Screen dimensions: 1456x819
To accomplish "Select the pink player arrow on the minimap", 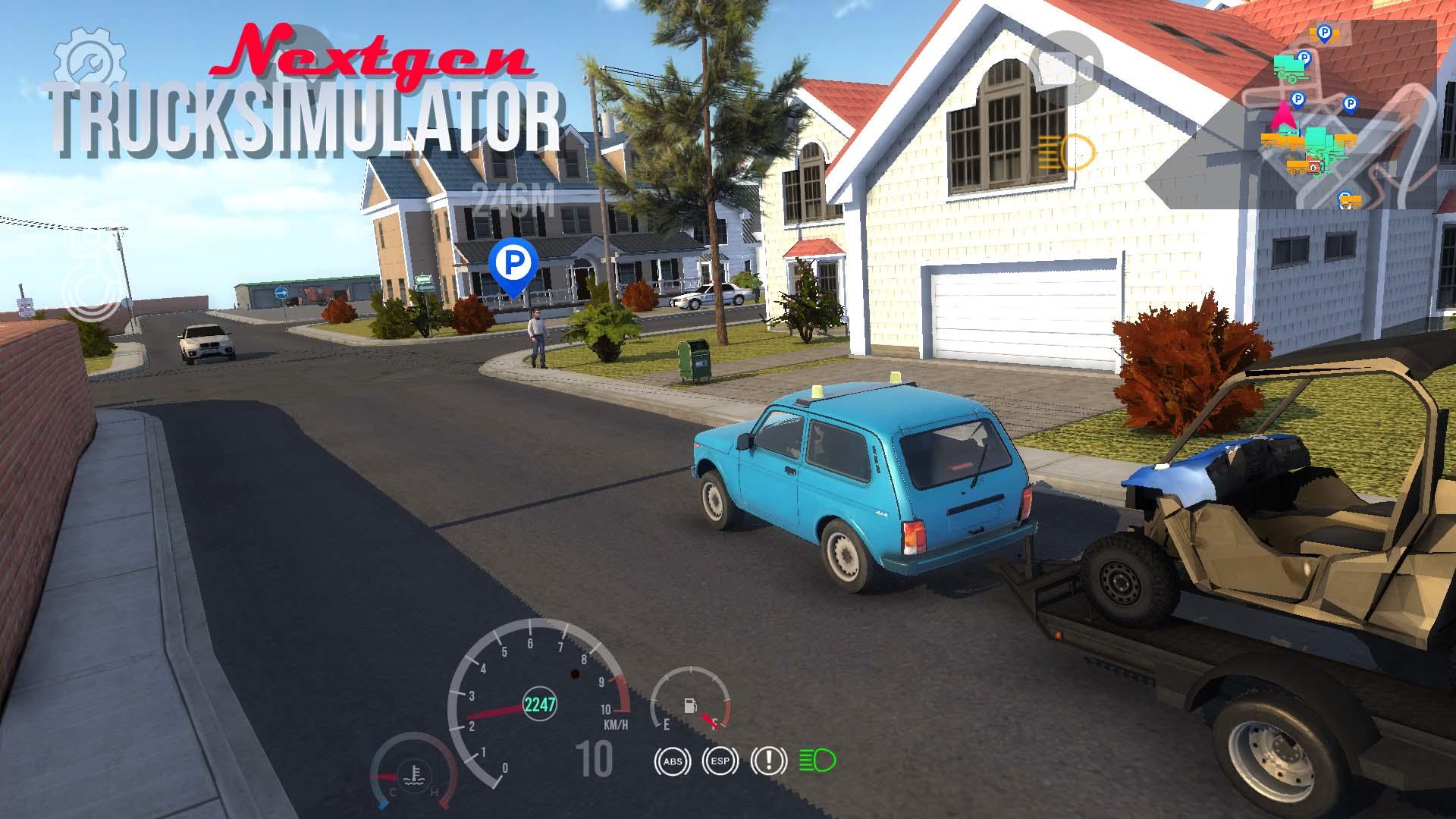I will (1284, 118).
